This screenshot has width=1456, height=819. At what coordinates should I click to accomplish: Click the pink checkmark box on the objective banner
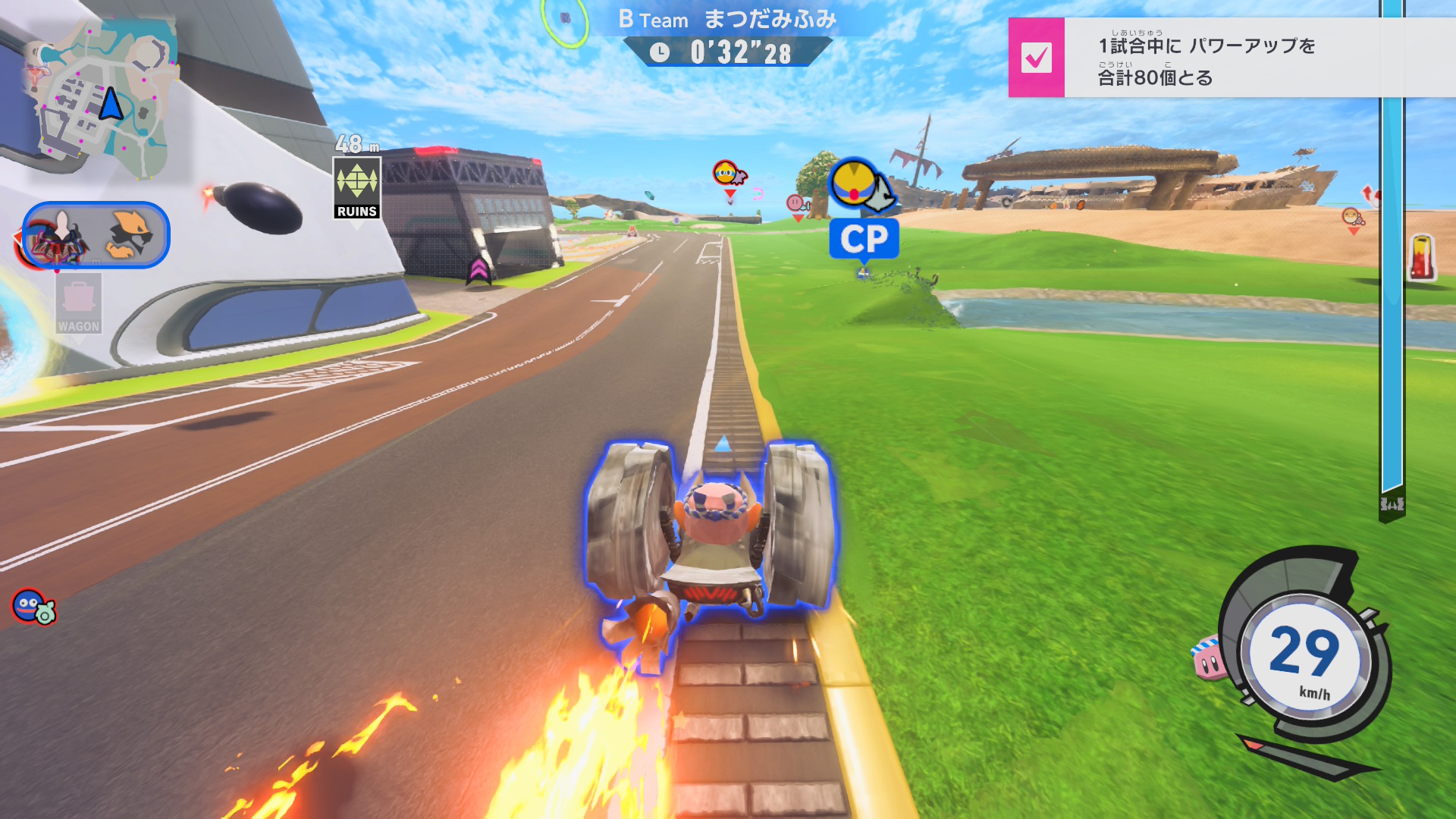tap(1036, 58)
